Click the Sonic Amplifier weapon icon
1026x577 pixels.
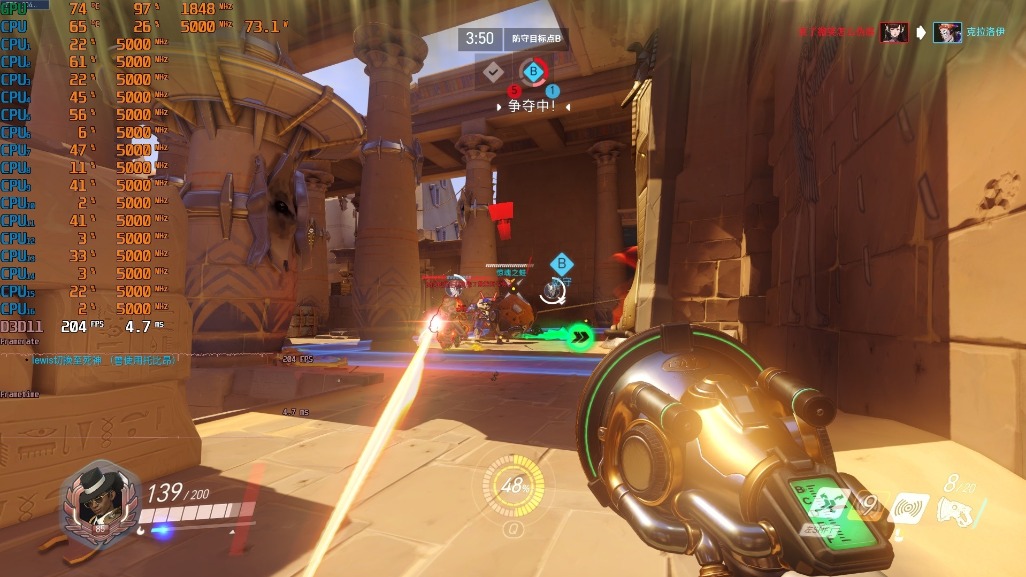click(x=955, y=511)
